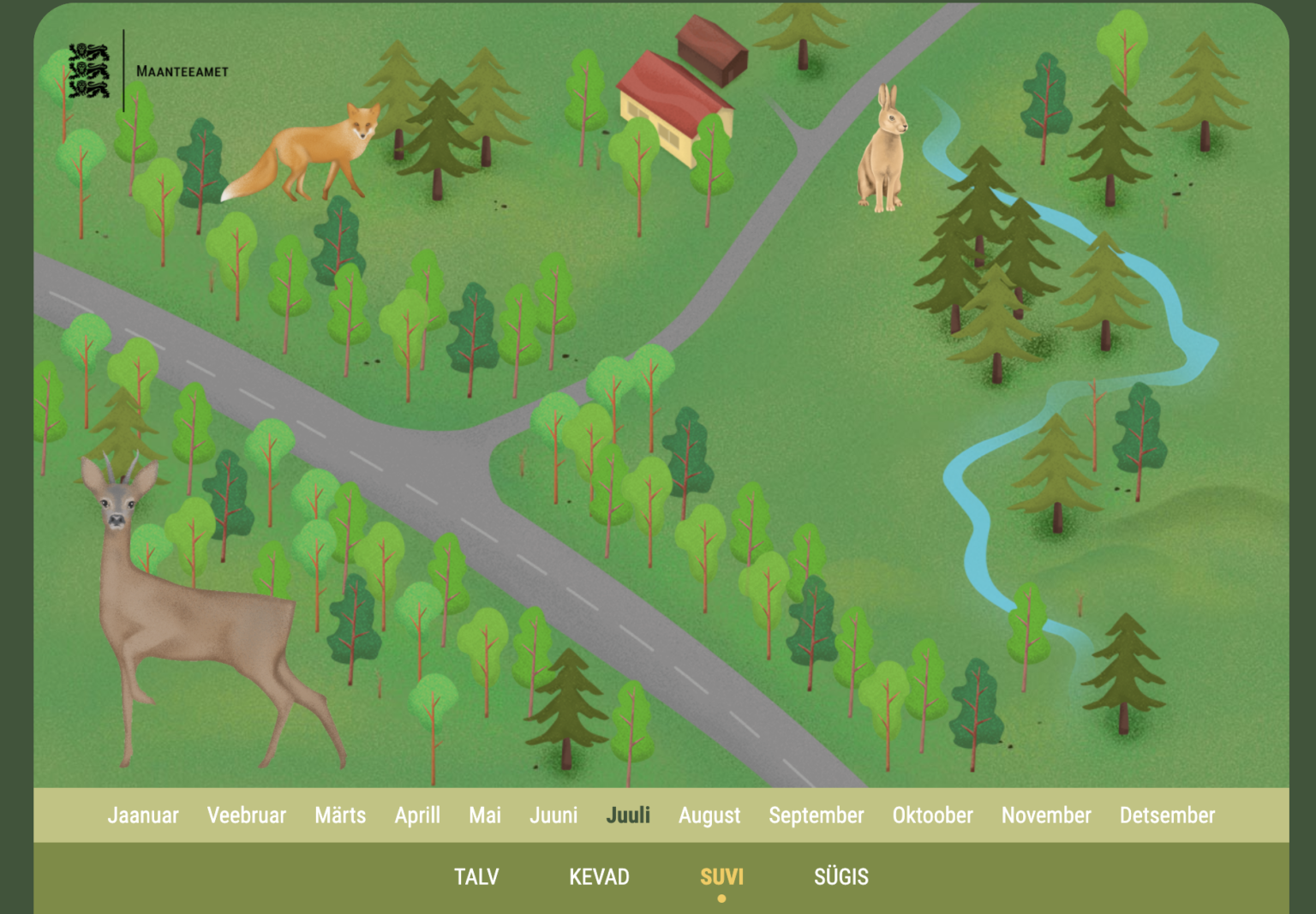This screenshot has height=914, width=1316.
Task: Select the Jaanuar month
Action: pyautogui.click(x=143, y=815)
